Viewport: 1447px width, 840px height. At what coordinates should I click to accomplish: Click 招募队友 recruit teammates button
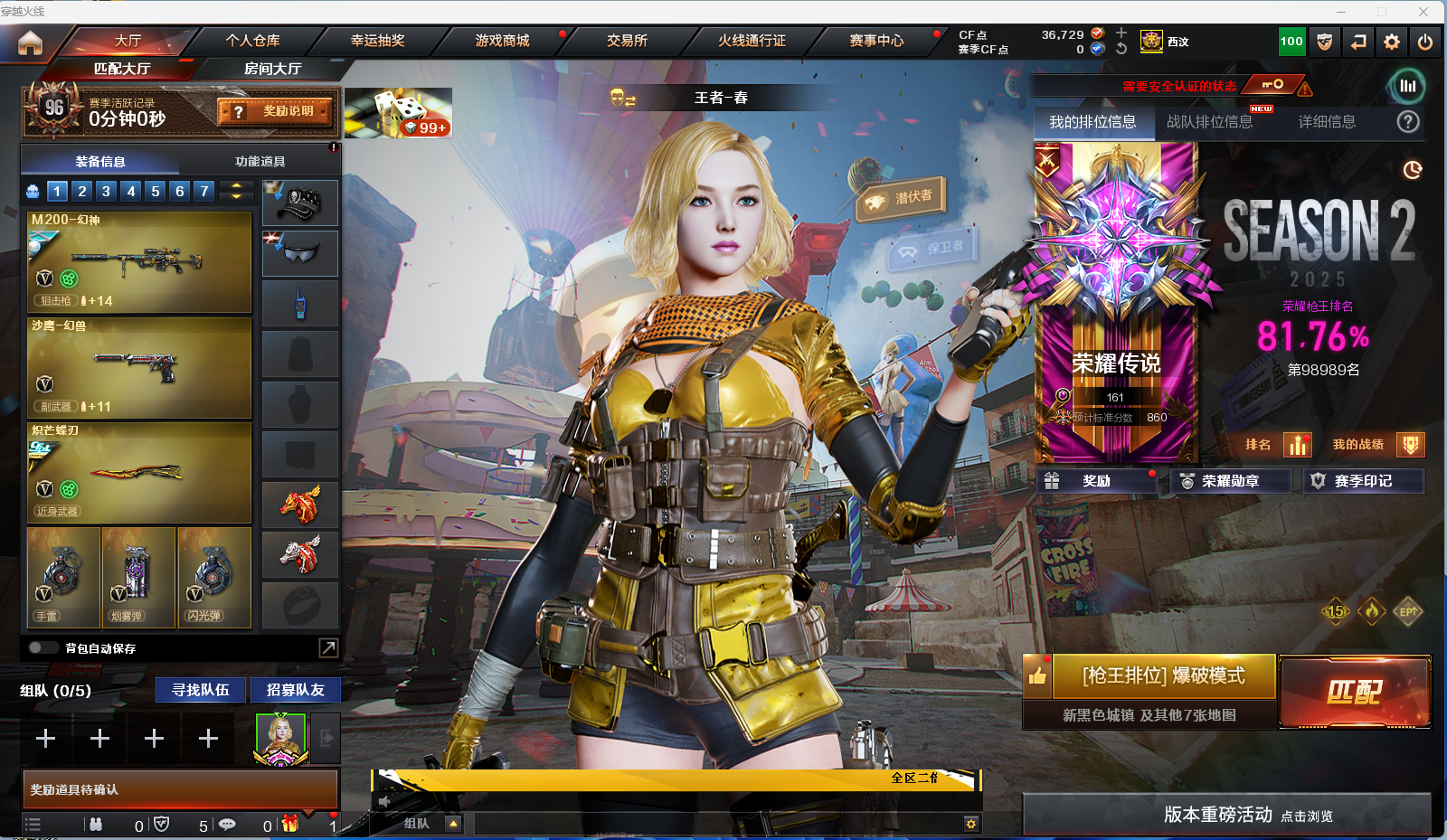295,690
